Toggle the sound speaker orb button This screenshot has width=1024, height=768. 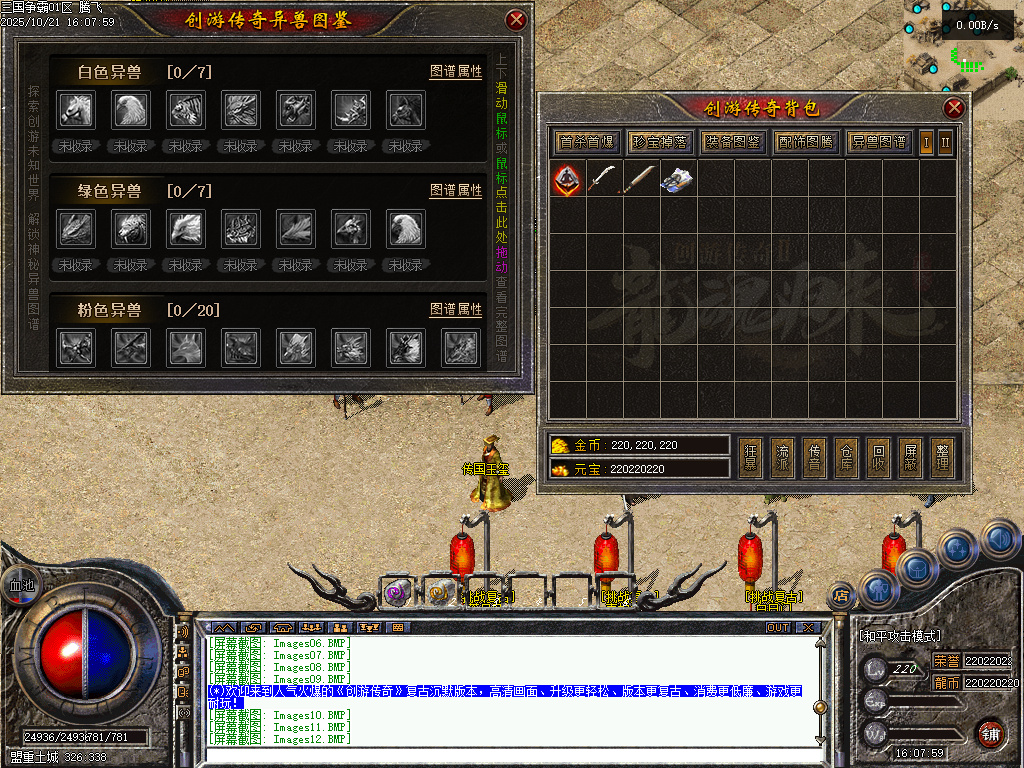(x=1000, y=540)
